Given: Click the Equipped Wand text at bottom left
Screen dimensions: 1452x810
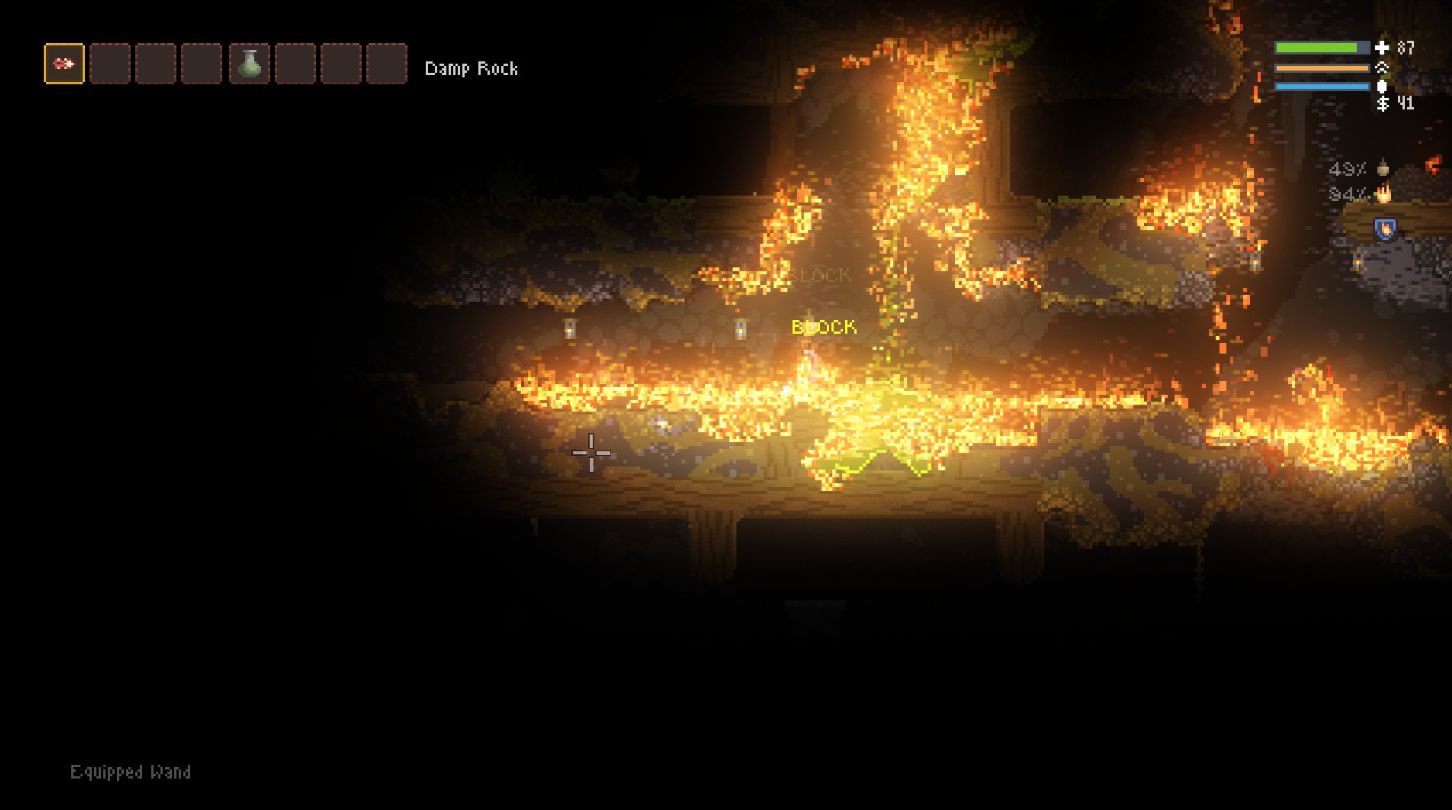Looking at the screenshot, I should click(130, 772).
